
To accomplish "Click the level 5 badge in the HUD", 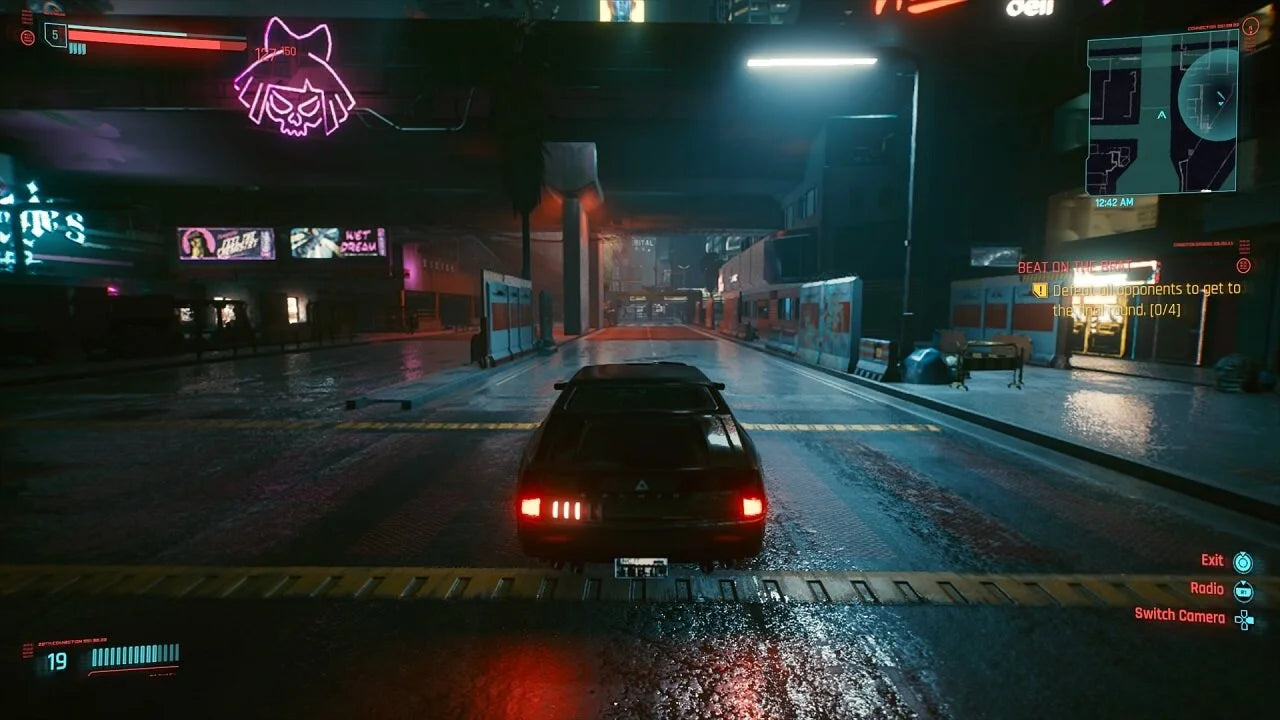I will coord(55,36).
